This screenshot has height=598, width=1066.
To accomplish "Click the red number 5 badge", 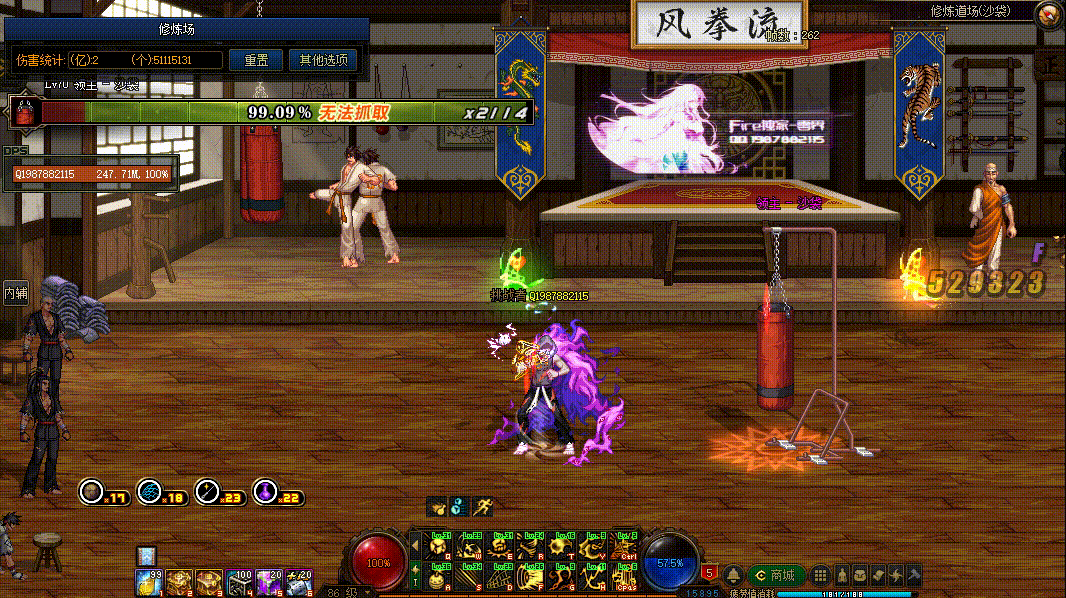I will click(710, 573).
